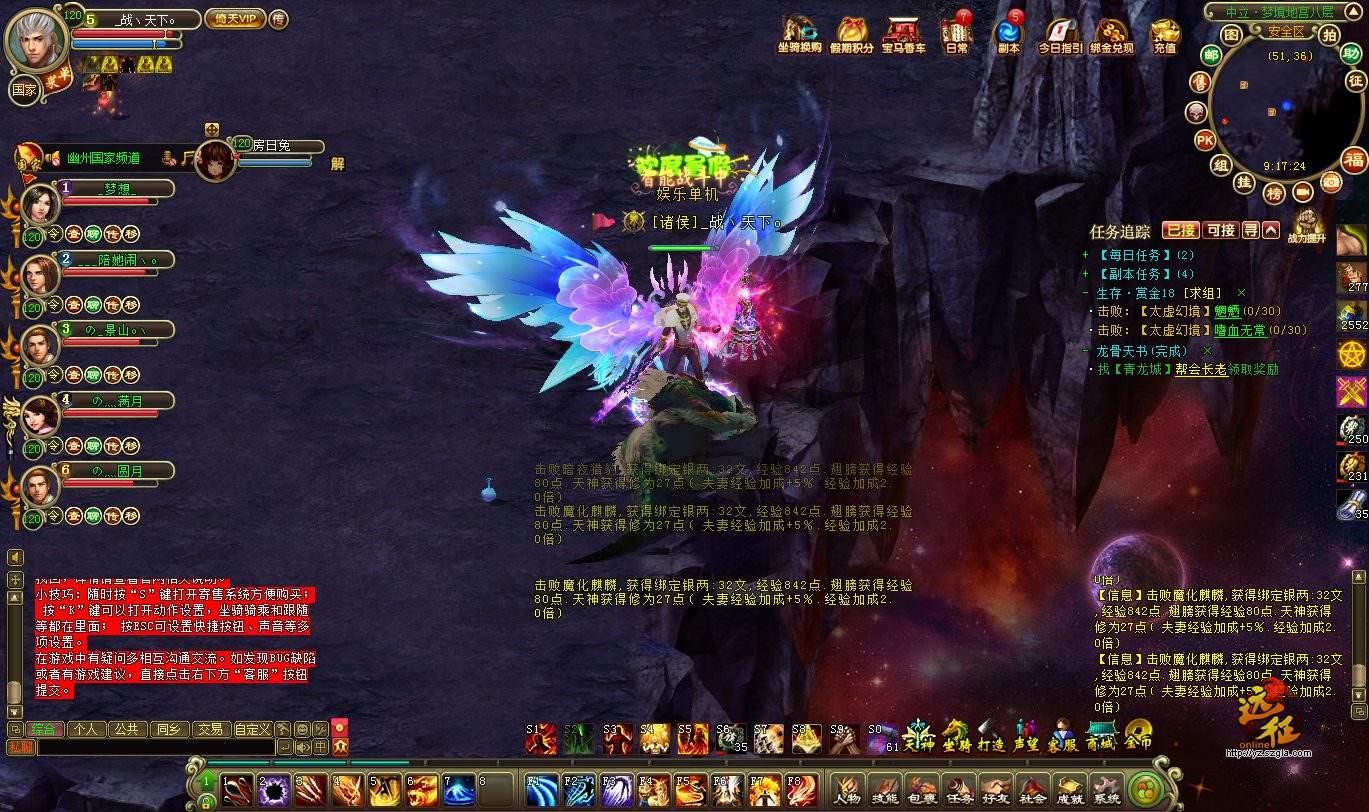This screenshot has height=812, width=1369.
Task: Activate the F1 blue slash skill
Action: (541, 788)
